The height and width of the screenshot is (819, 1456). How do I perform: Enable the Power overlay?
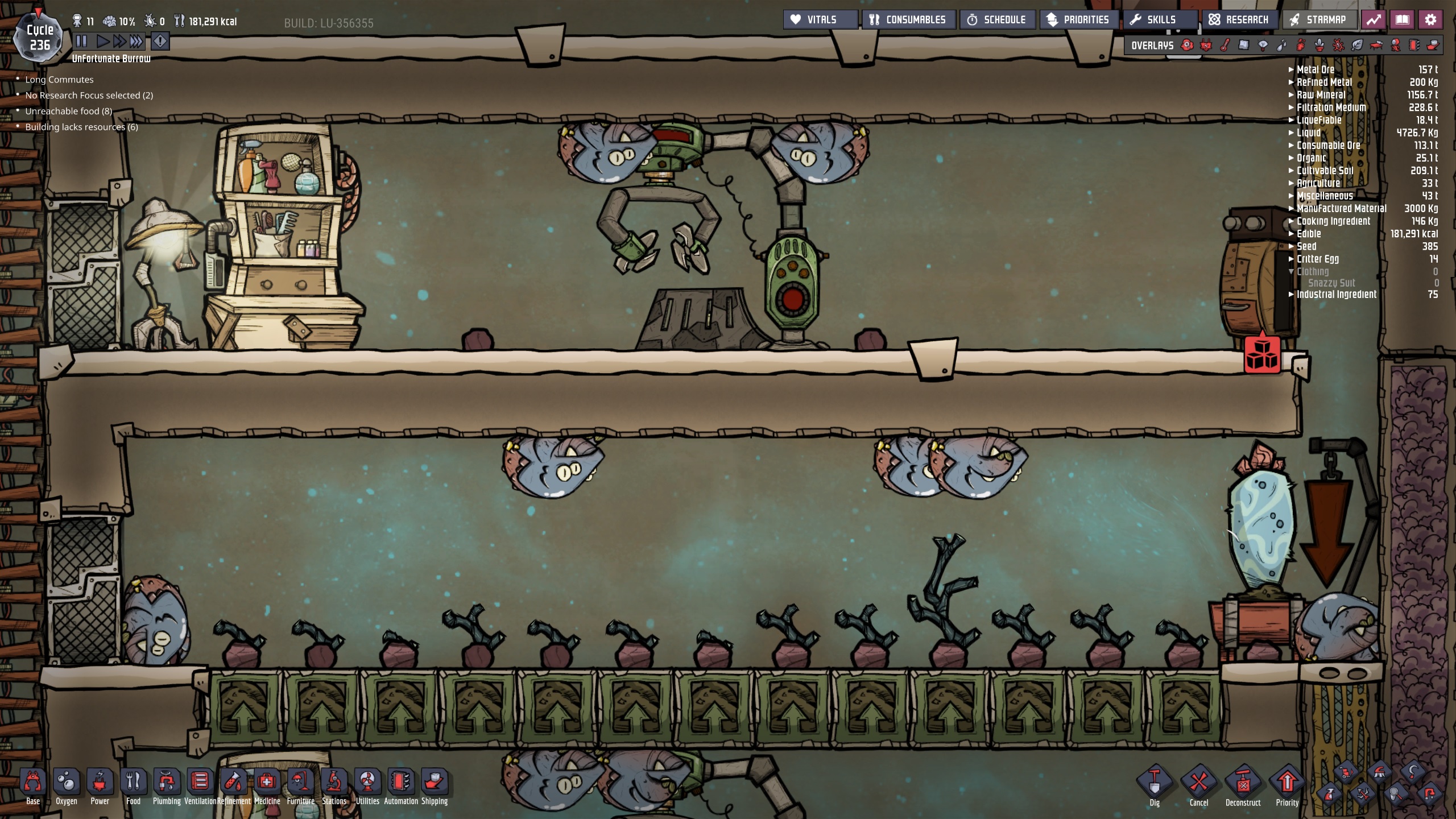tap(1205, 45)
